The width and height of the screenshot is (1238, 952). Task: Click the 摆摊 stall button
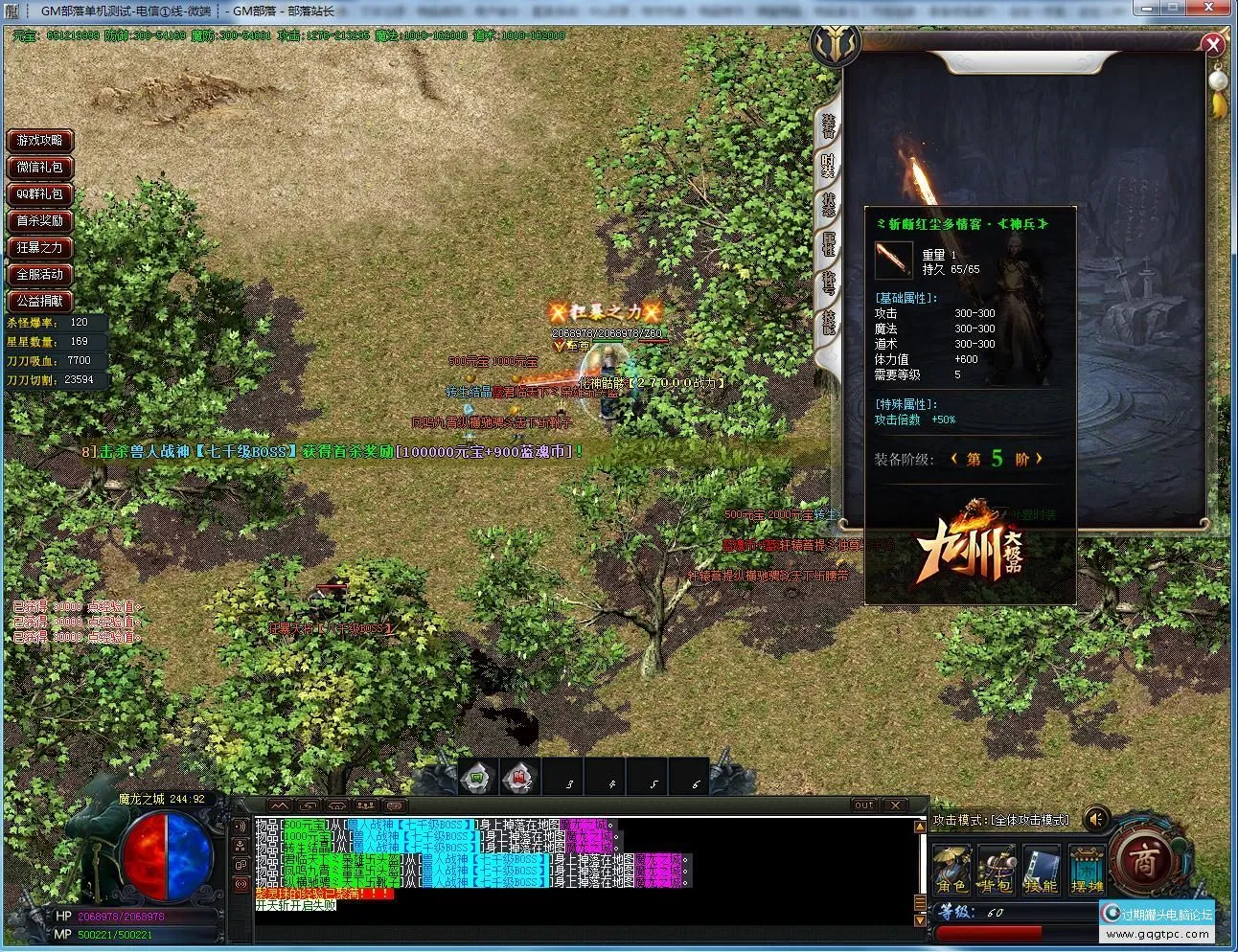pyautogui.click(x=1087, y=868)
